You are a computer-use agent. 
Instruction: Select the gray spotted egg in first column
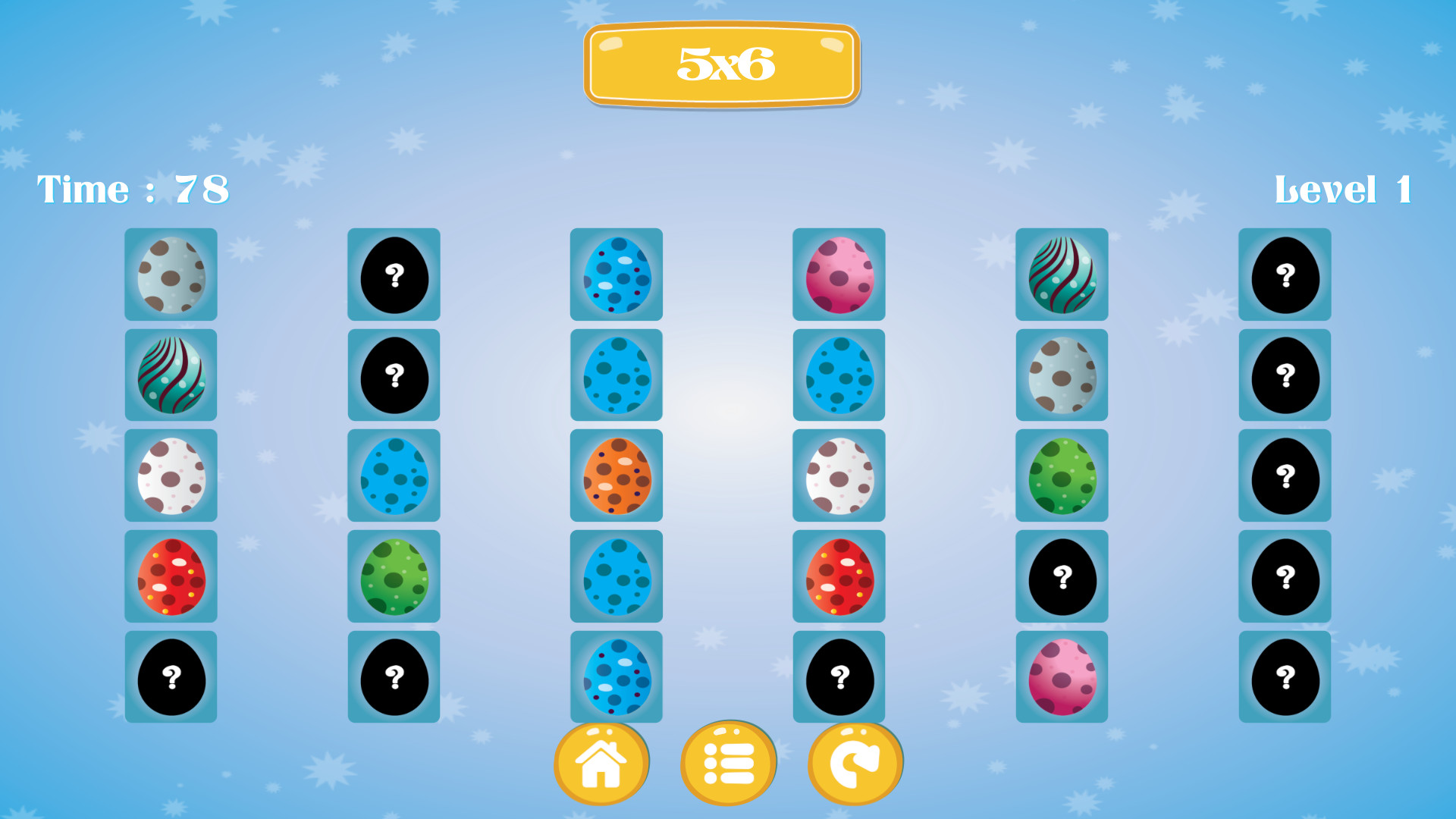[171, 275]
